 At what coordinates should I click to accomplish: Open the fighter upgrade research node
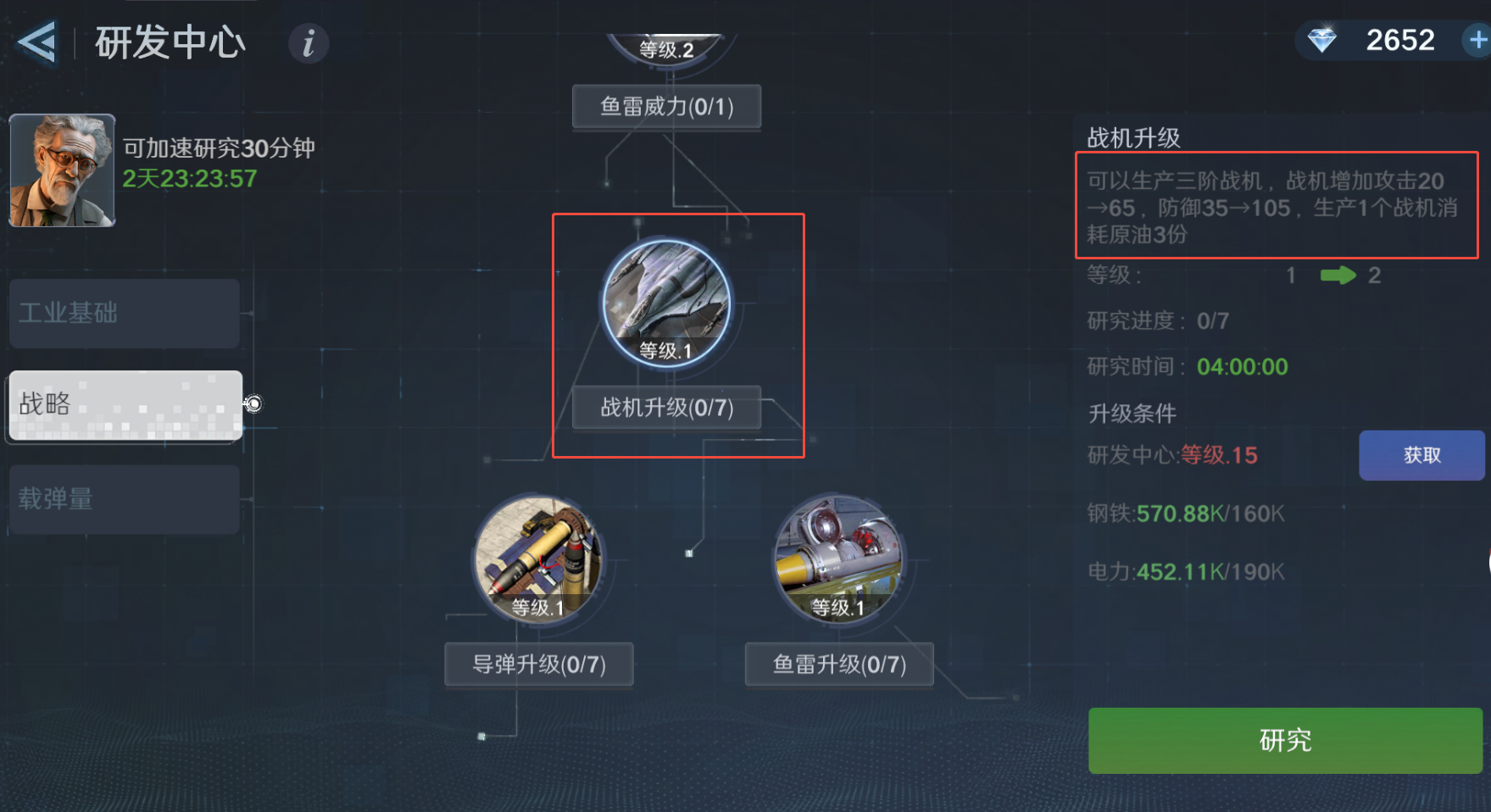coord(668,301)
